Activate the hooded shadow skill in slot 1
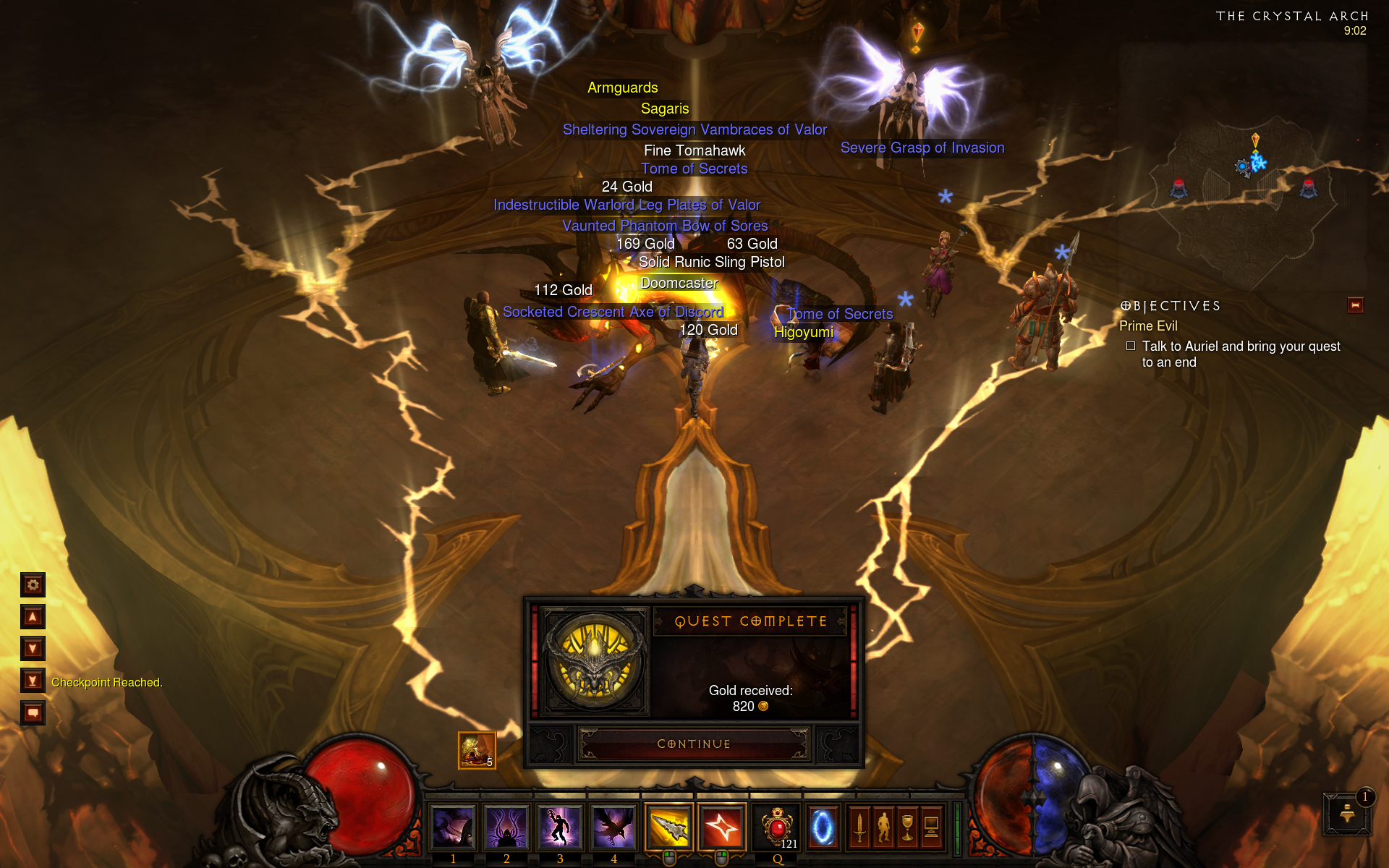The width and height of the screenshot is (1389, 868). [453, 827]
